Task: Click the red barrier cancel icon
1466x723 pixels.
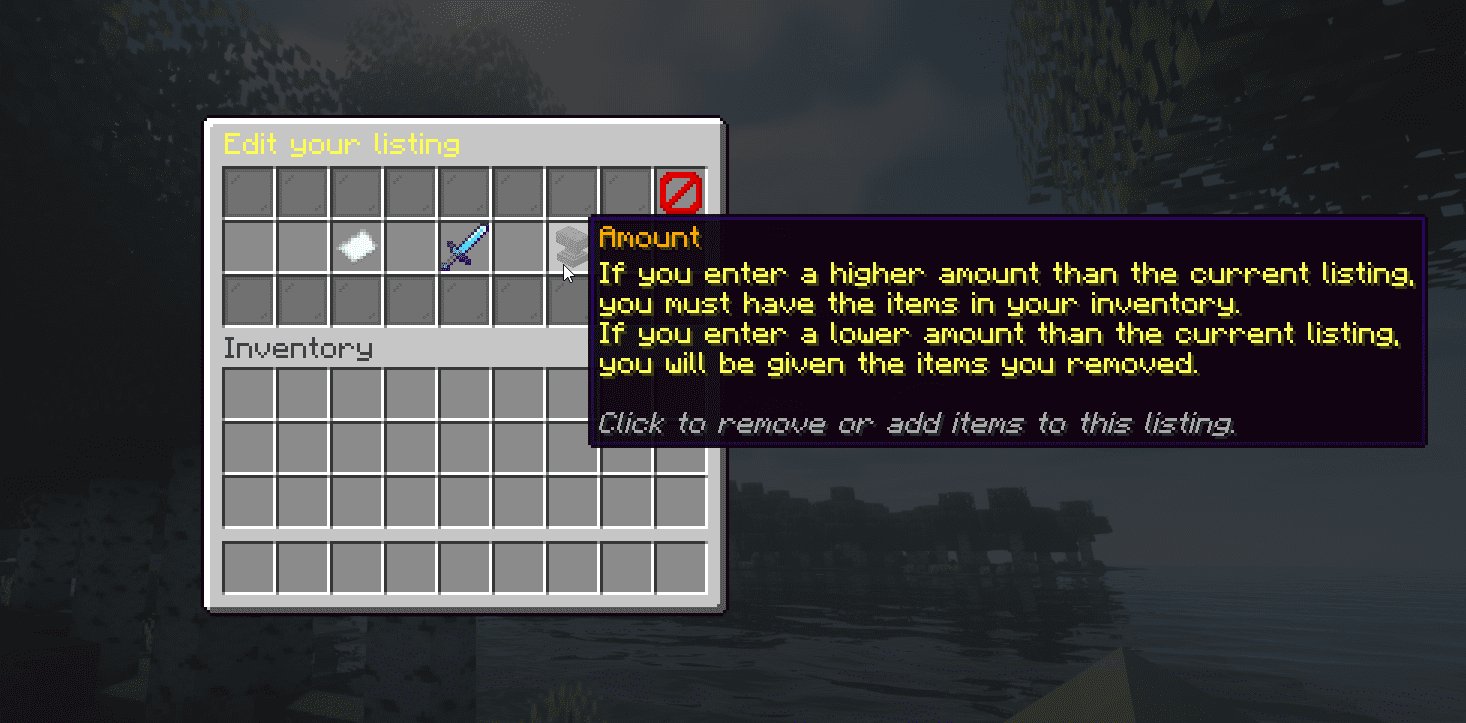Action: click(680, 193)
